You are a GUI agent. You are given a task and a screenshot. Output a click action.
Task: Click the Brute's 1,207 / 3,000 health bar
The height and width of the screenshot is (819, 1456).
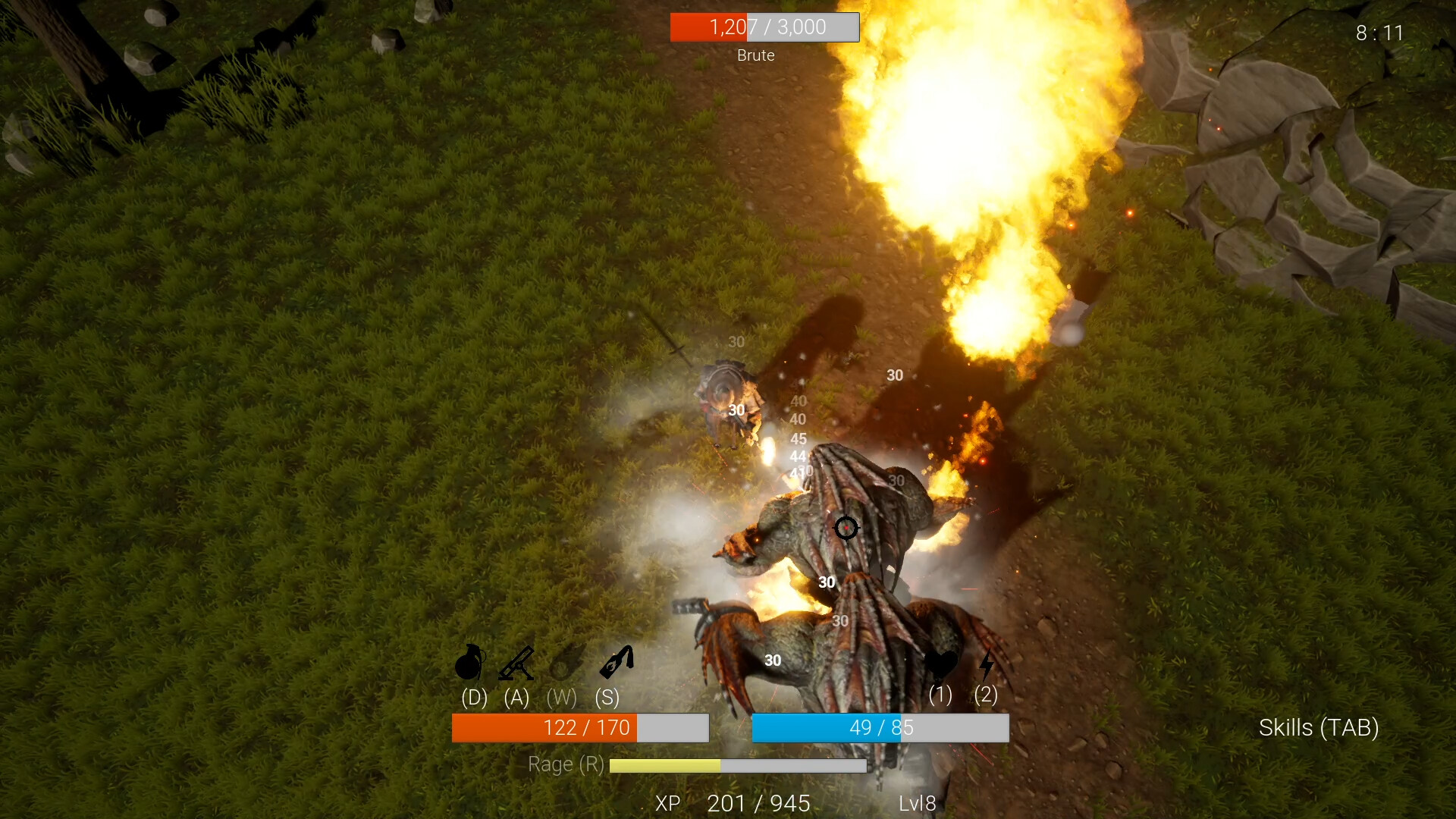point(764,27)
